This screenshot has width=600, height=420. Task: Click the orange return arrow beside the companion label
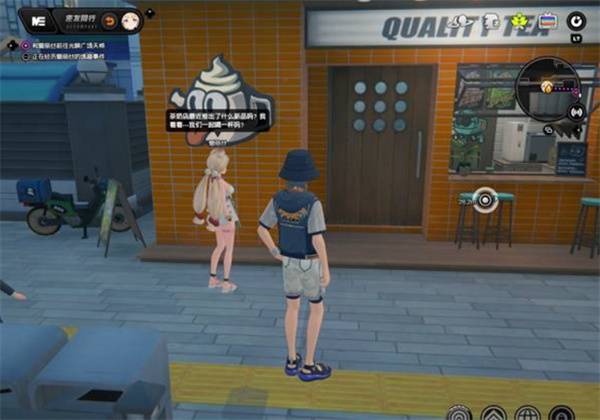point(108,20)
